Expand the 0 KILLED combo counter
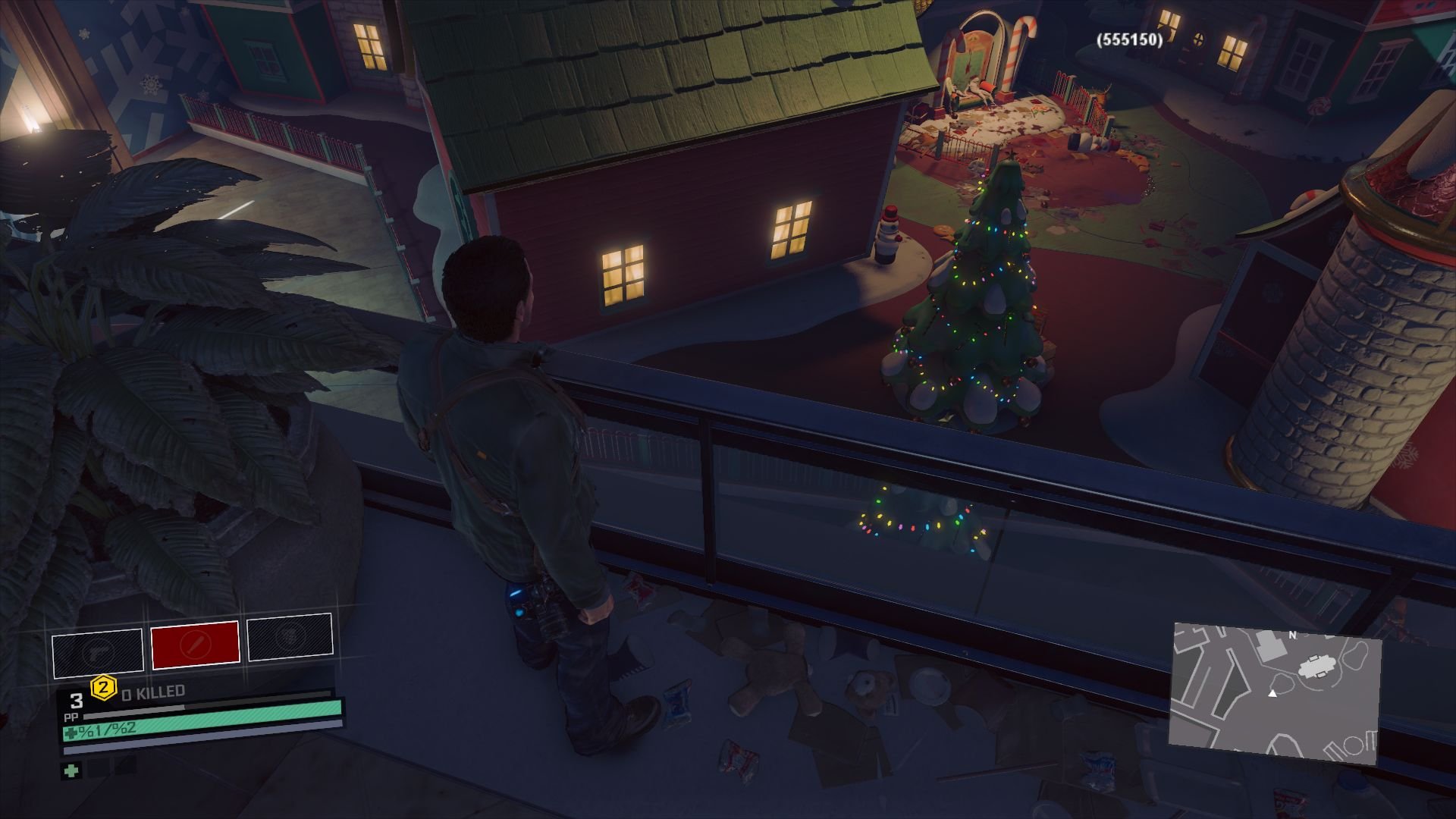Screen dimensions: 1456x819 point(152,691)
